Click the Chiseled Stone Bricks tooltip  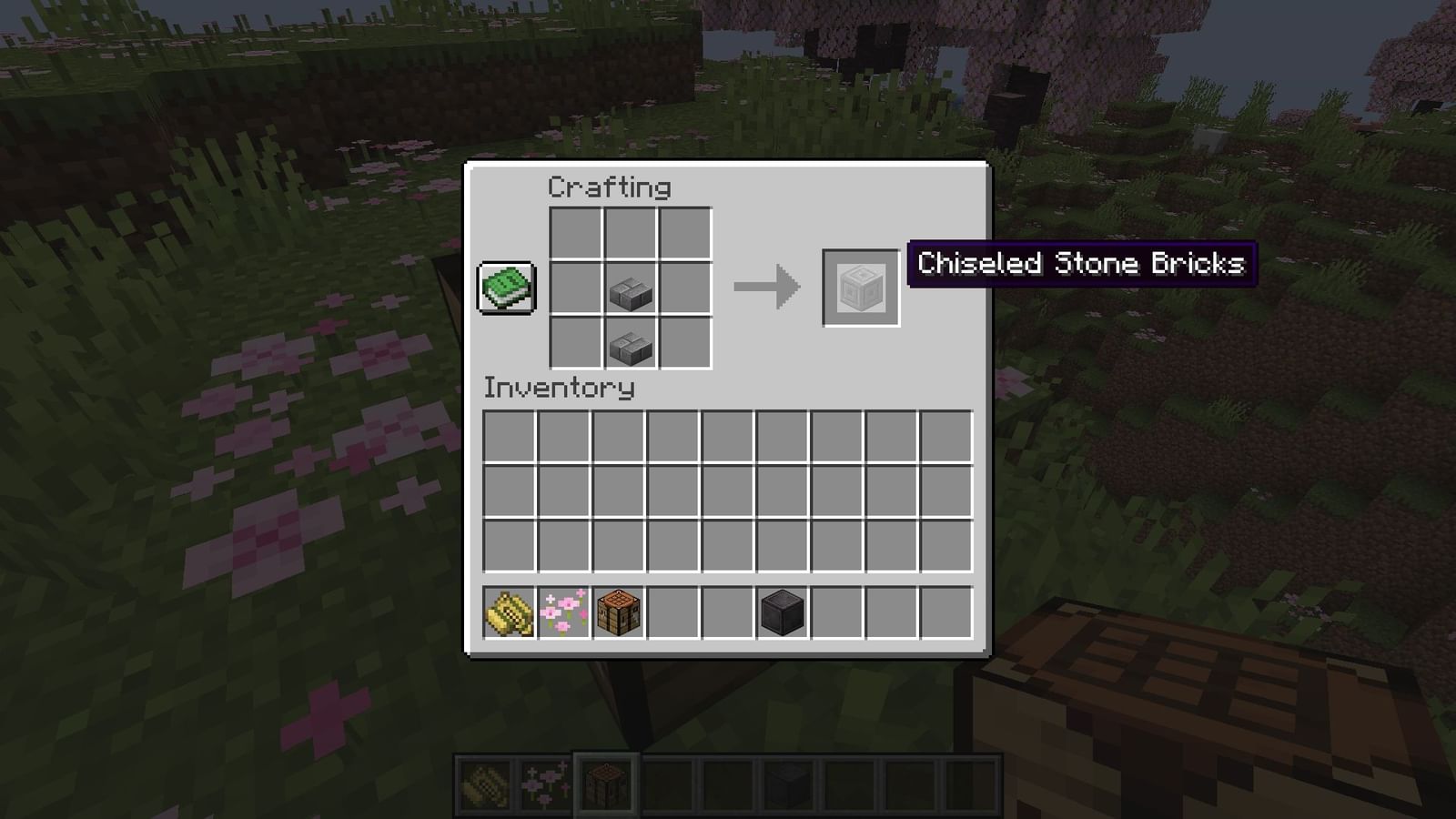pos(1081,265)
